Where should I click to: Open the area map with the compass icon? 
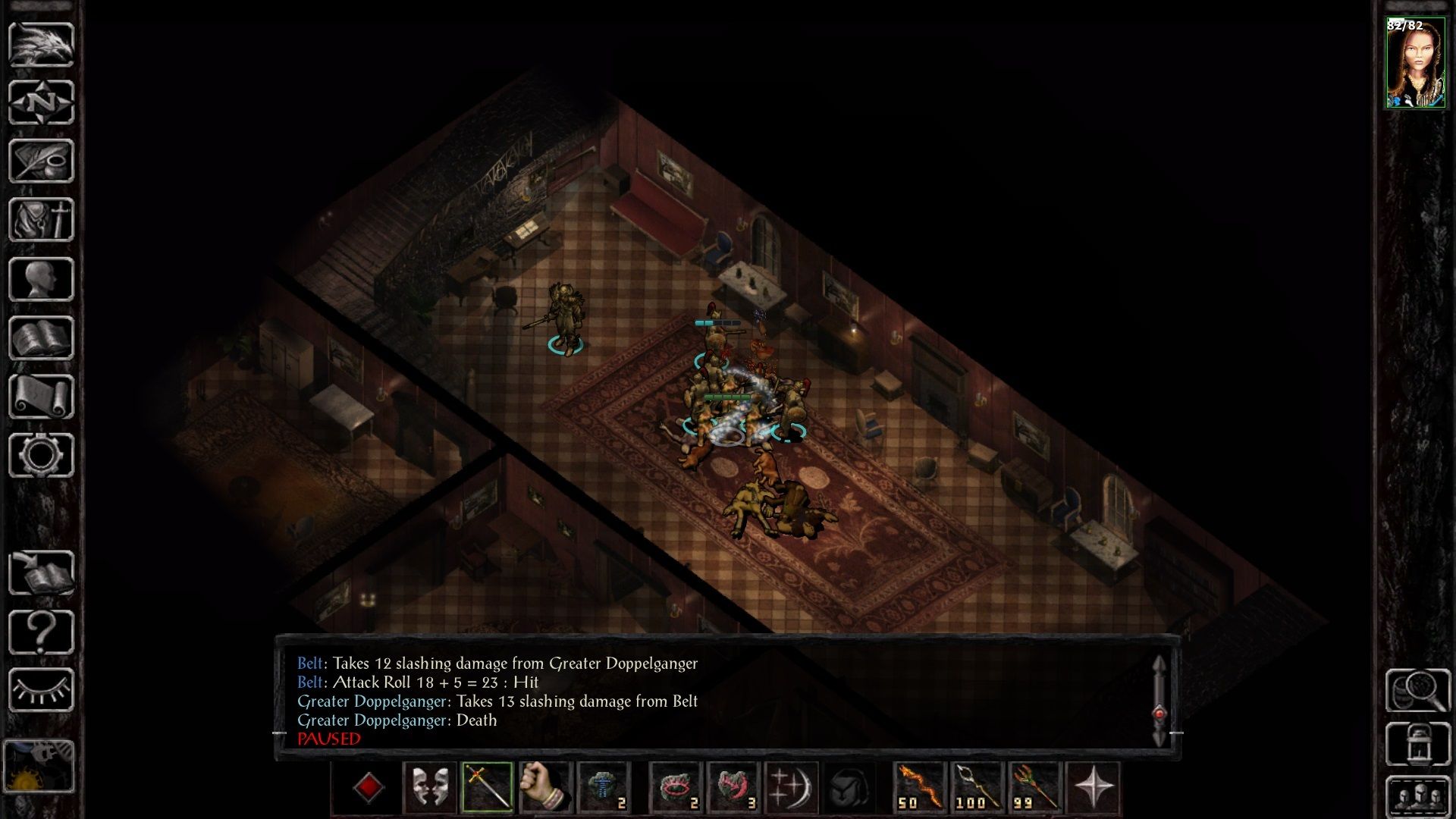pyautogui.click(x=41, y=102)
